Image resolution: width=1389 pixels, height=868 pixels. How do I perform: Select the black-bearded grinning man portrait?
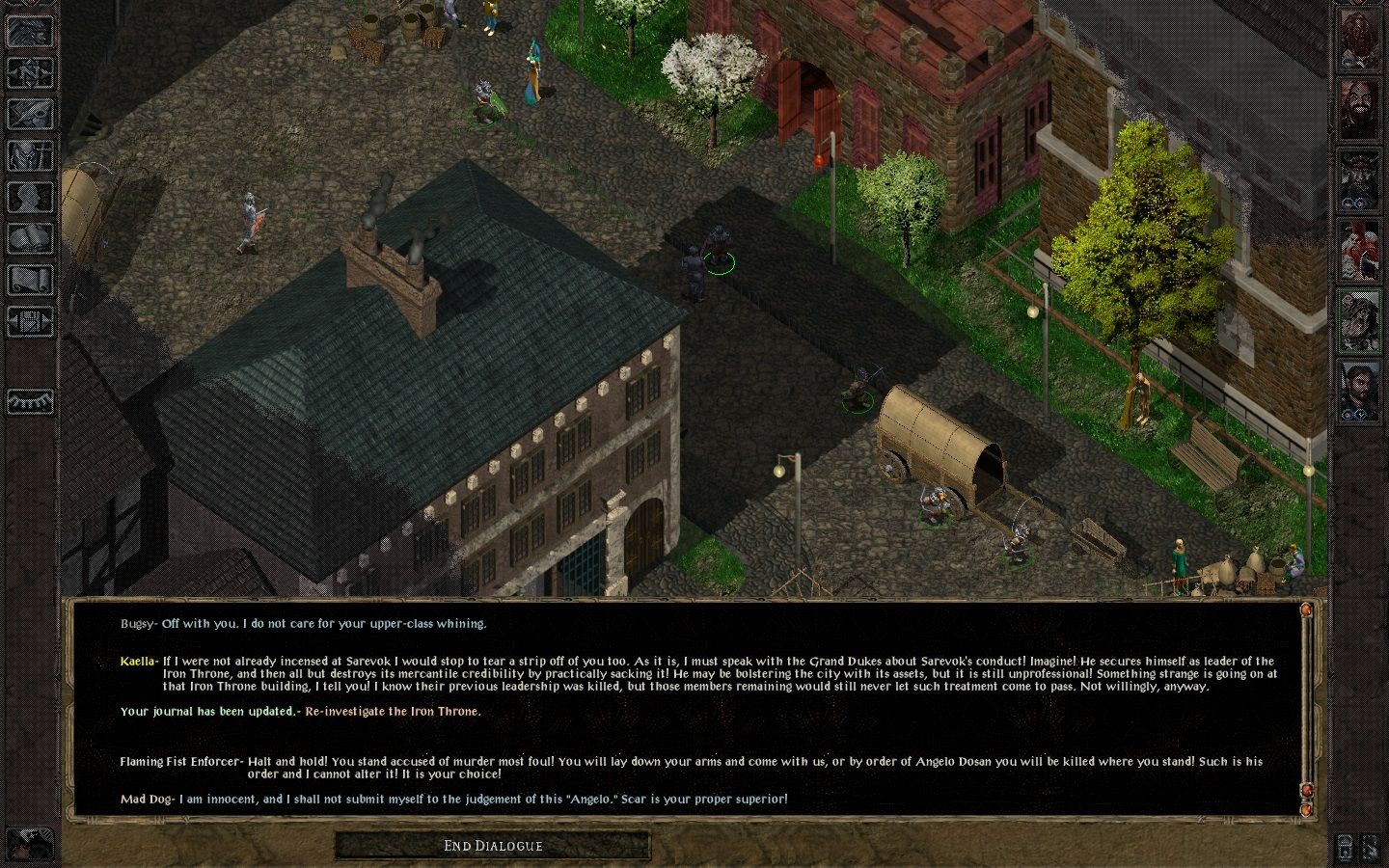coord(1360,109)
